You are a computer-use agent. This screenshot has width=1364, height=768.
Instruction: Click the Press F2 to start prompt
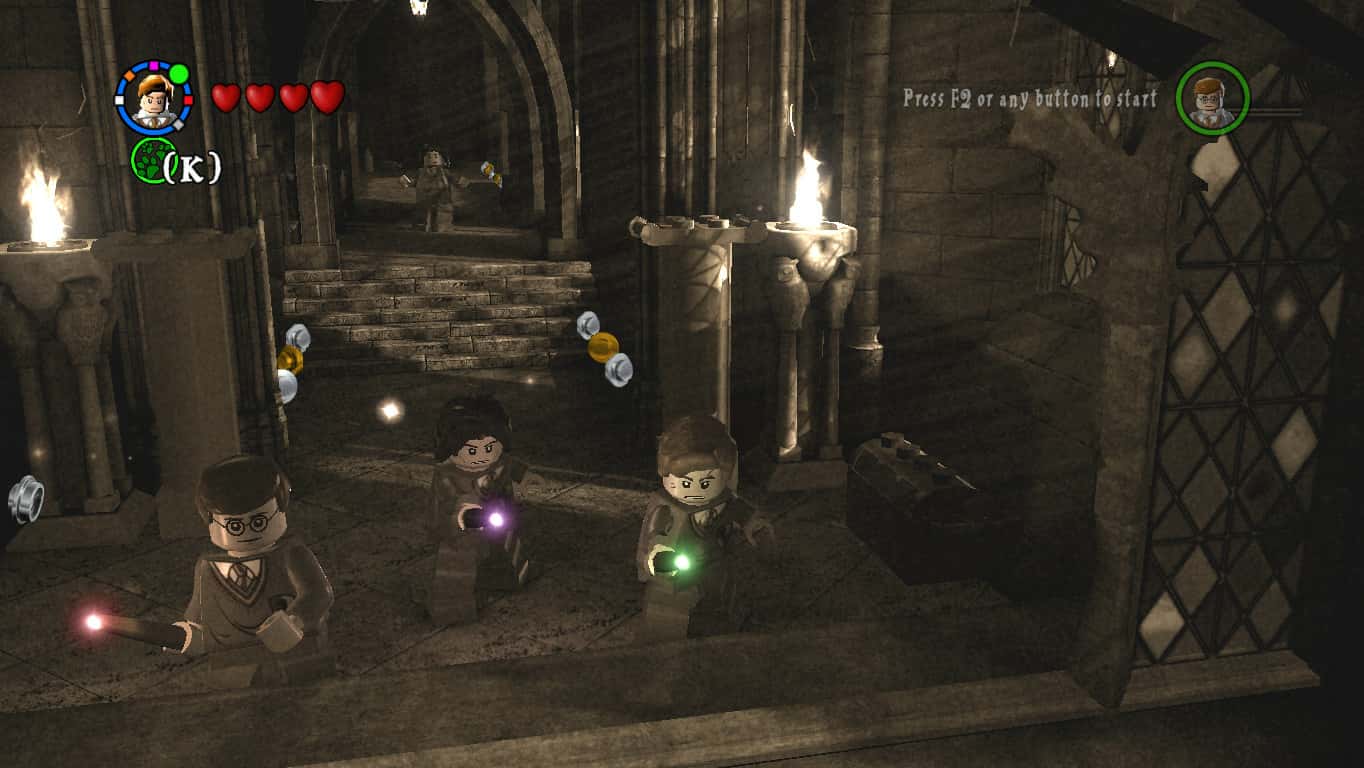[x=1031, y=100]
